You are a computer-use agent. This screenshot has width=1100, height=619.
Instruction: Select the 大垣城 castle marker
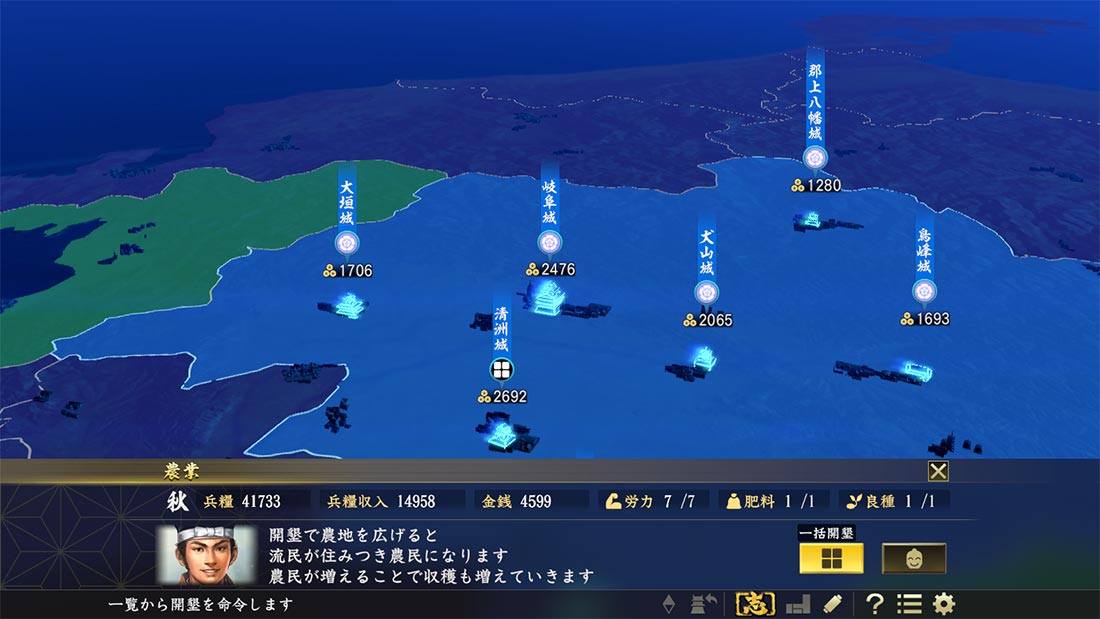[x=346, y=243]
